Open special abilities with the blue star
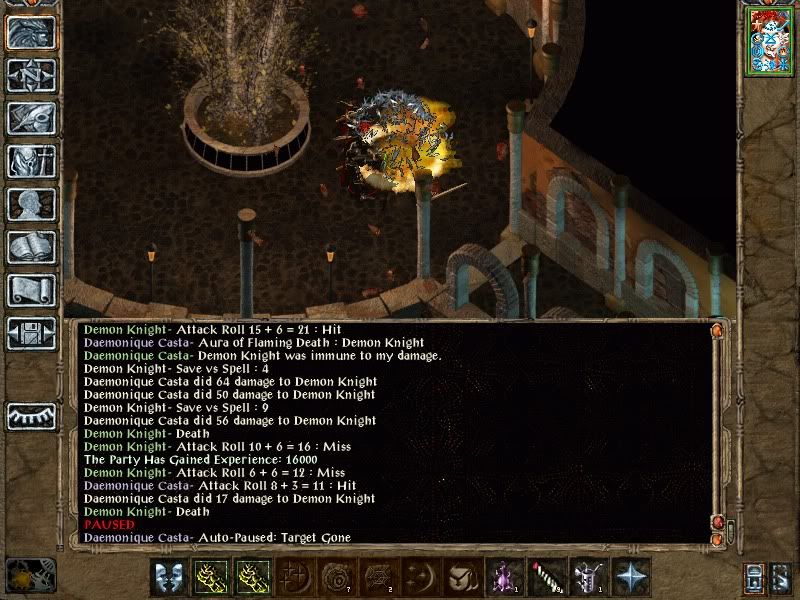This screenshot has height=600, width=800. [x=631, y=577]
